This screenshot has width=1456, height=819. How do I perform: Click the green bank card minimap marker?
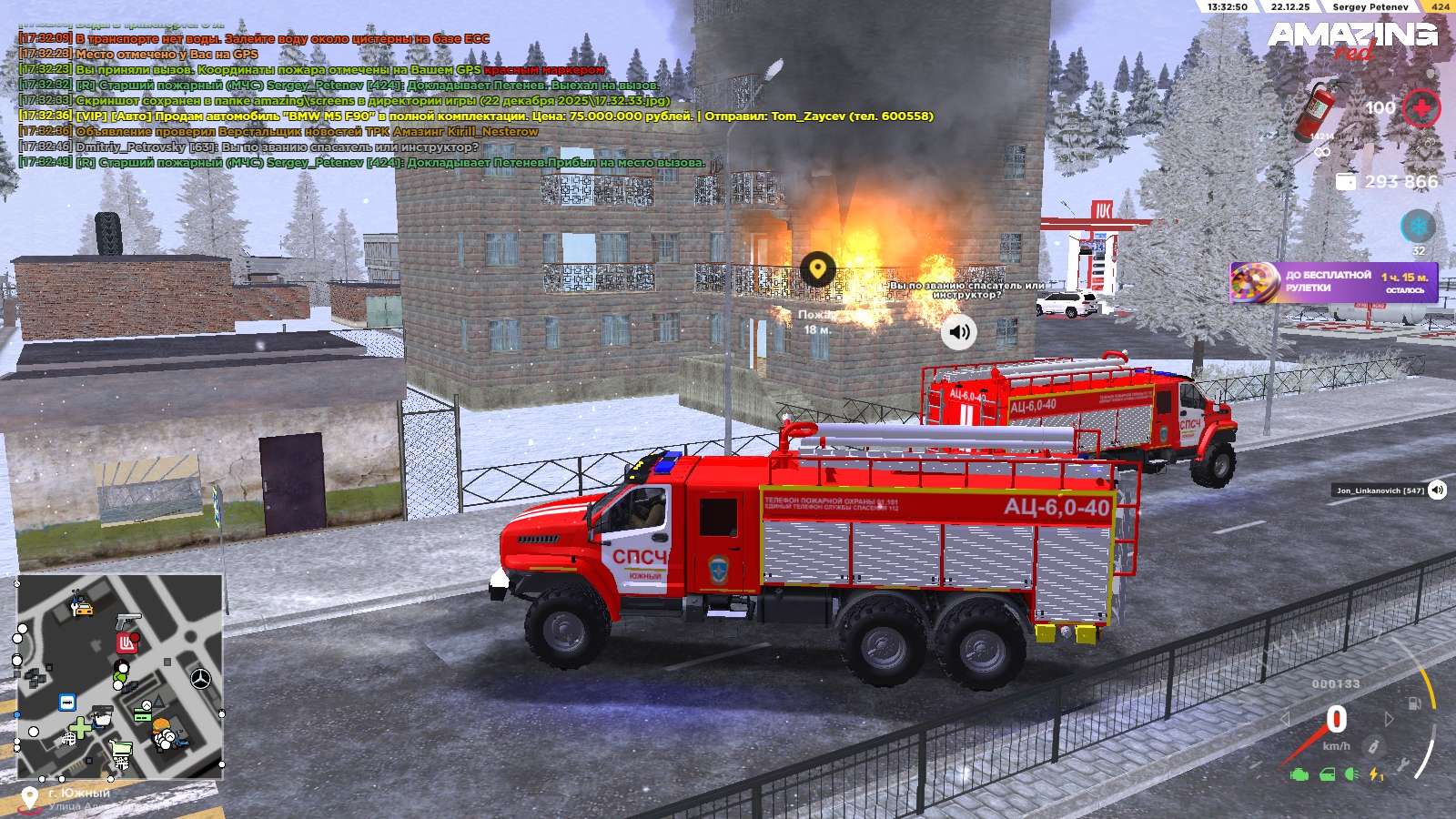pyautogui.click(x=142, y=715)
